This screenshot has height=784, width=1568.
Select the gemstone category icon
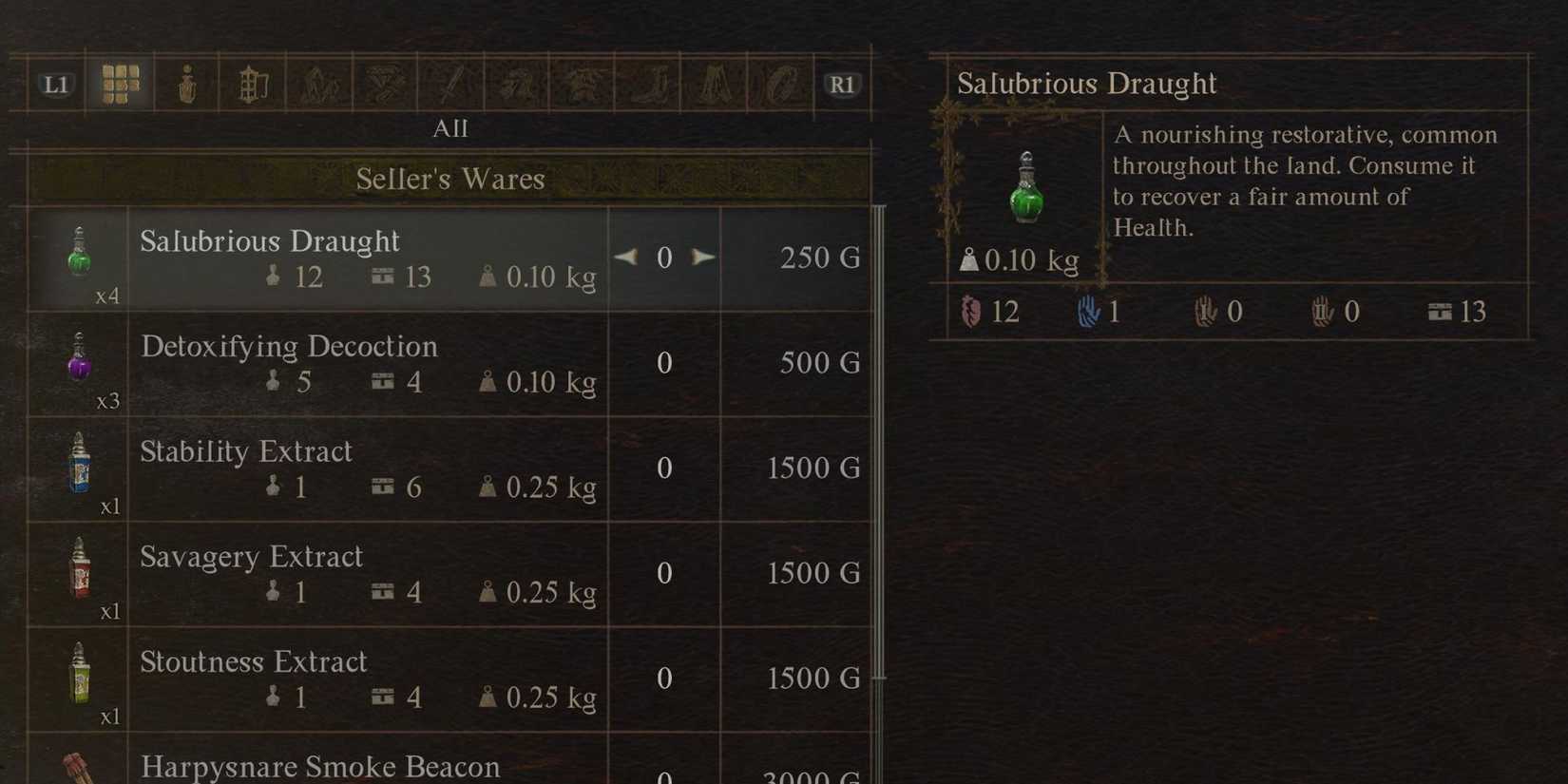pyautogui.click(x=385, y=84)
